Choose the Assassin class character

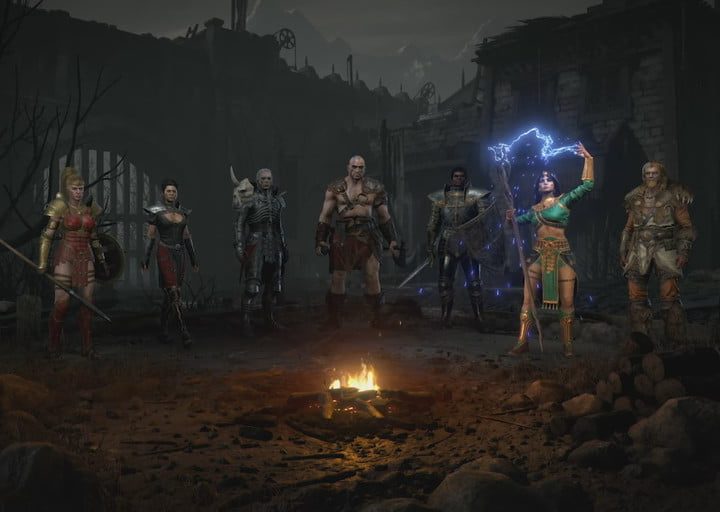click(168, 255)
